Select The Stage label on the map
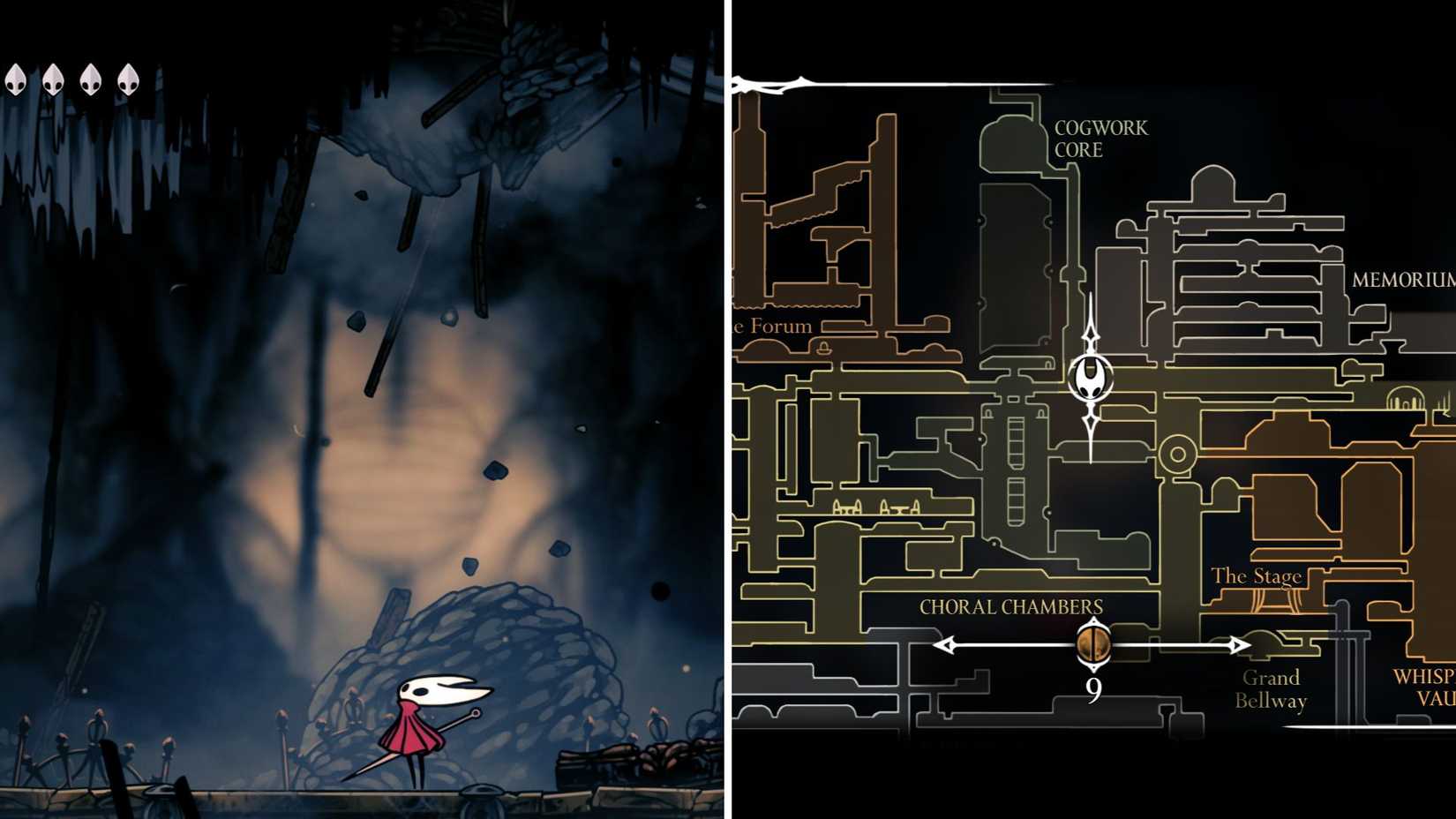Screen dimensions: 1456x819 (1258, 575)
